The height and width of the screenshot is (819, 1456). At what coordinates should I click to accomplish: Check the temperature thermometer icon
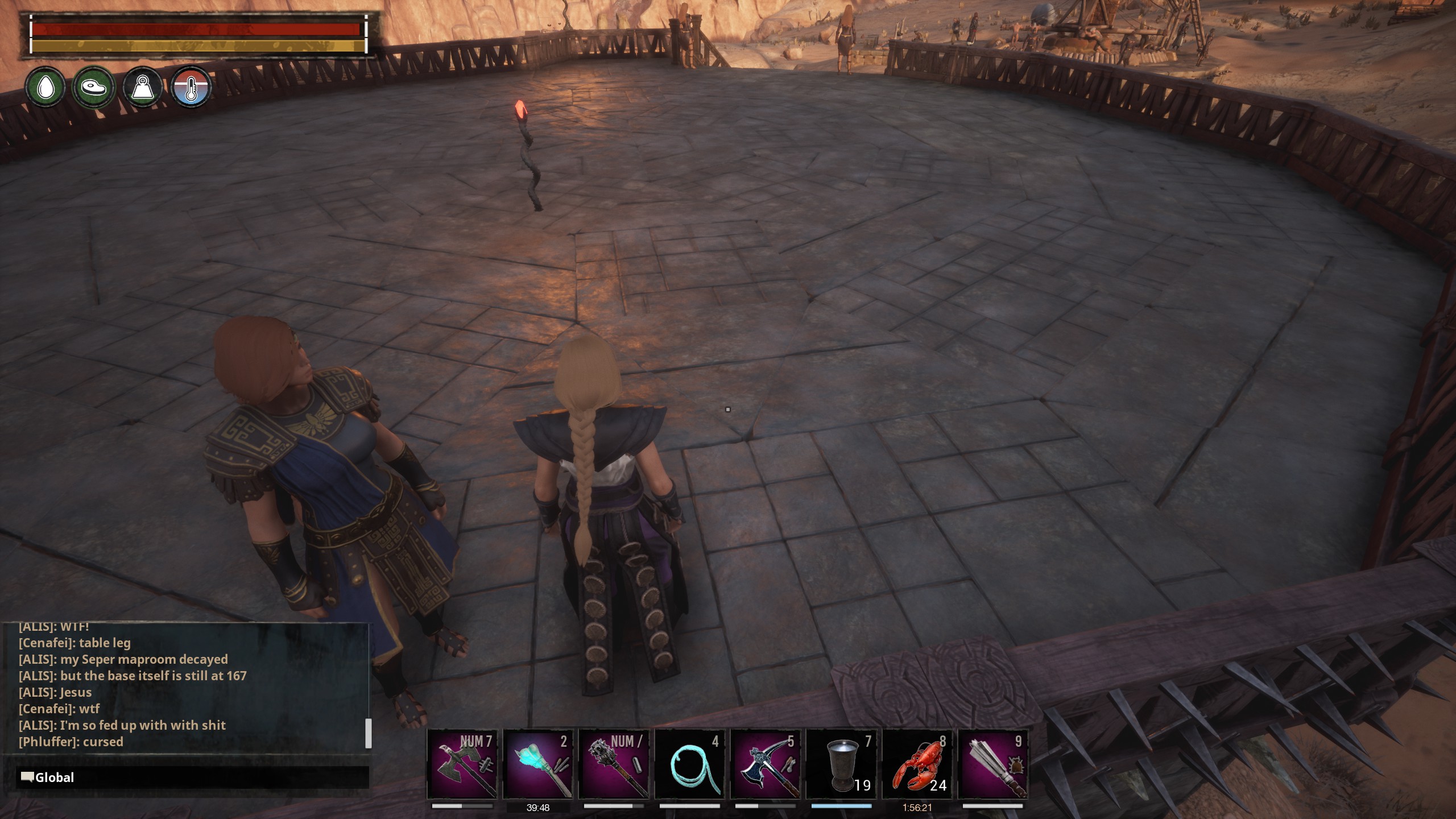pos(191,87)
